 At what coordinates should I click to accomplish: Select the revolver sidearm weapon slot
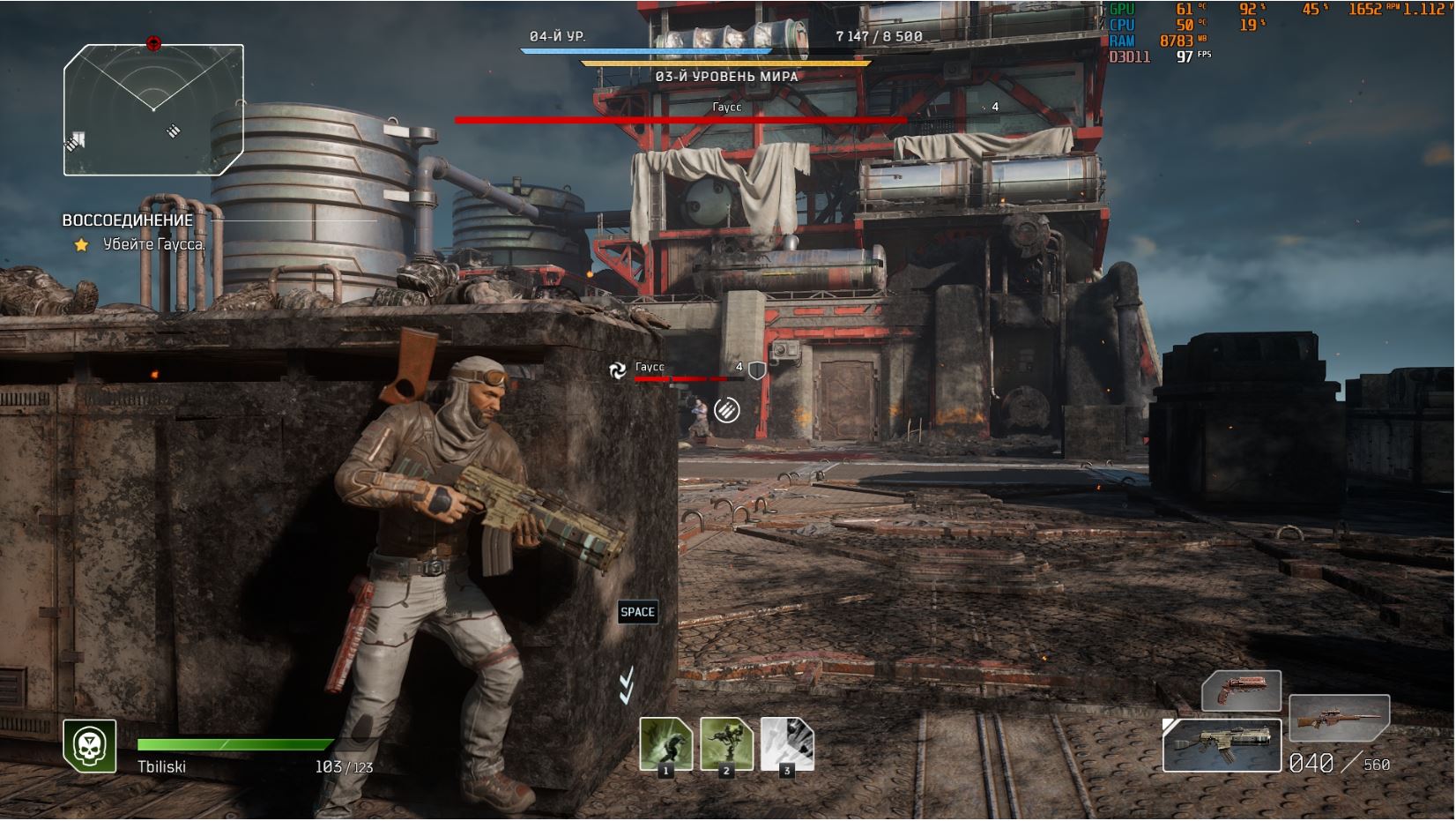(1241, 690)
